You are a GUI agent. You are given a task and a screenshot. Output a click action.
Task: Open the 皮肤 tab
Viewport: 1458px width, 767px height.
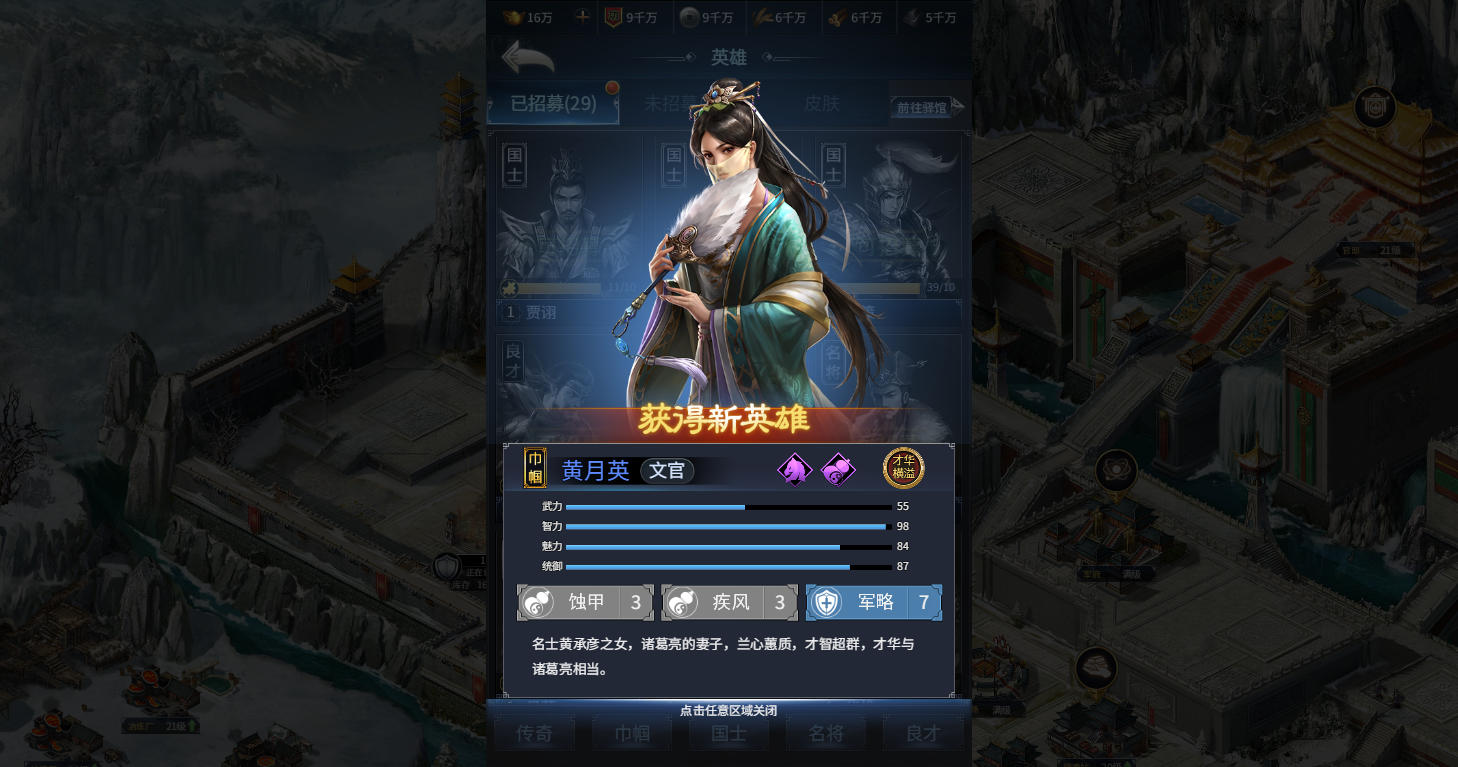[x=822, y=104]
